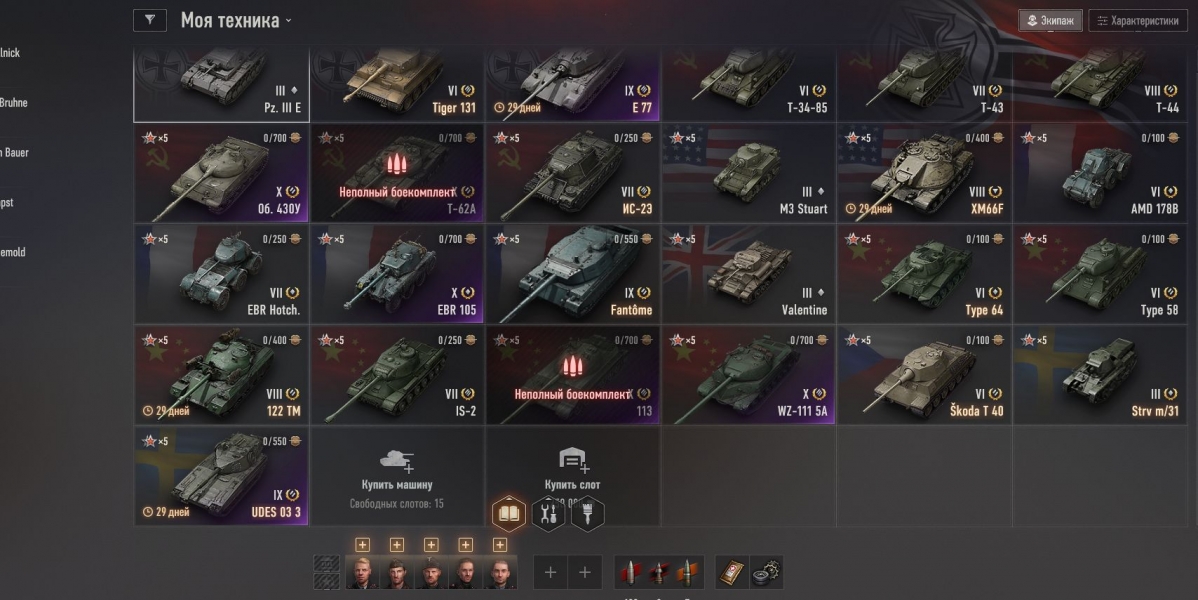Select the Tiger 131 tank

pos(397,86)
